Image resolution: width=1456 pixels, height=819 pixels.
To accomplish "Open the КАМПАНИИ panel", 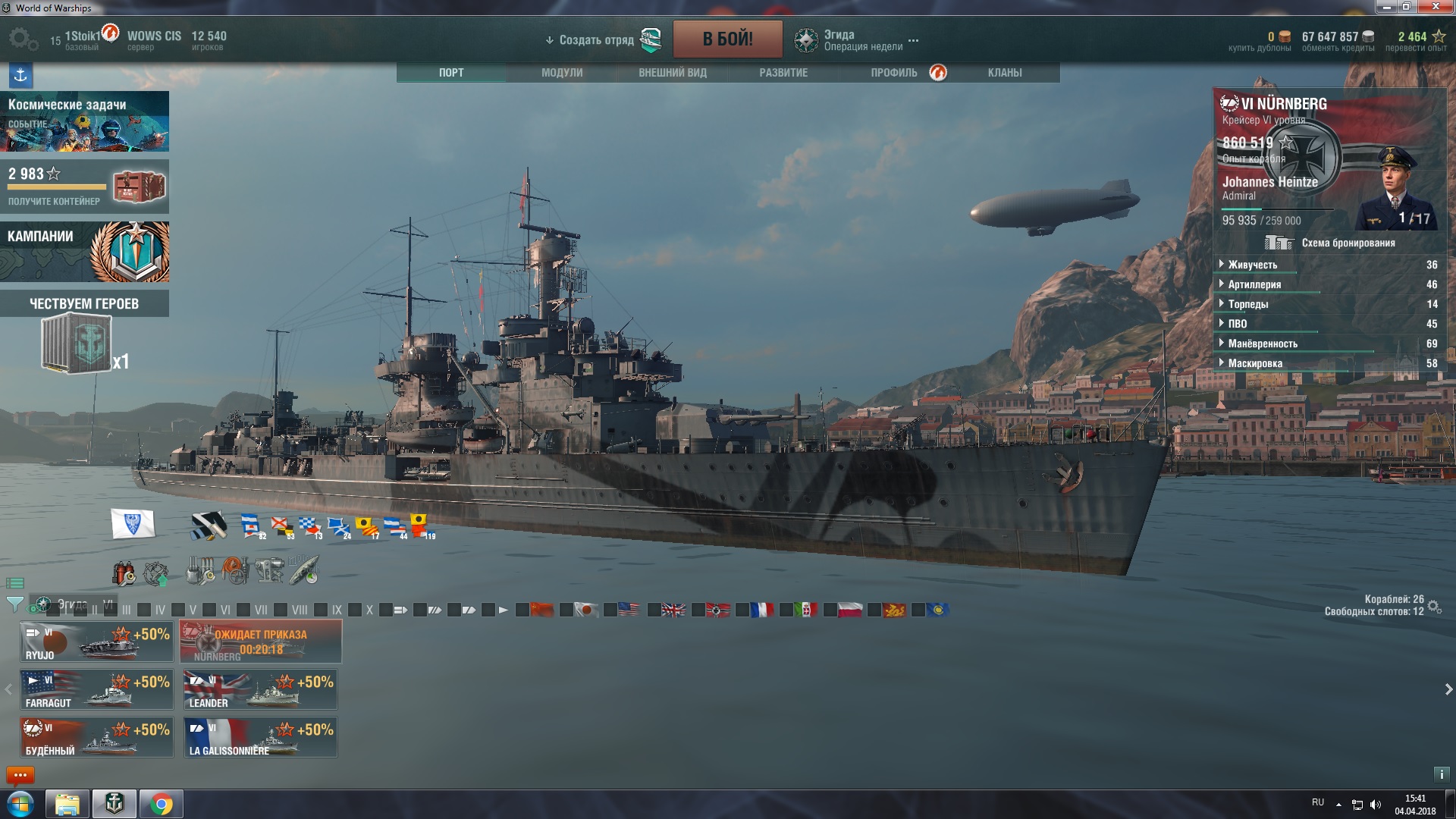I will [84, 252].
